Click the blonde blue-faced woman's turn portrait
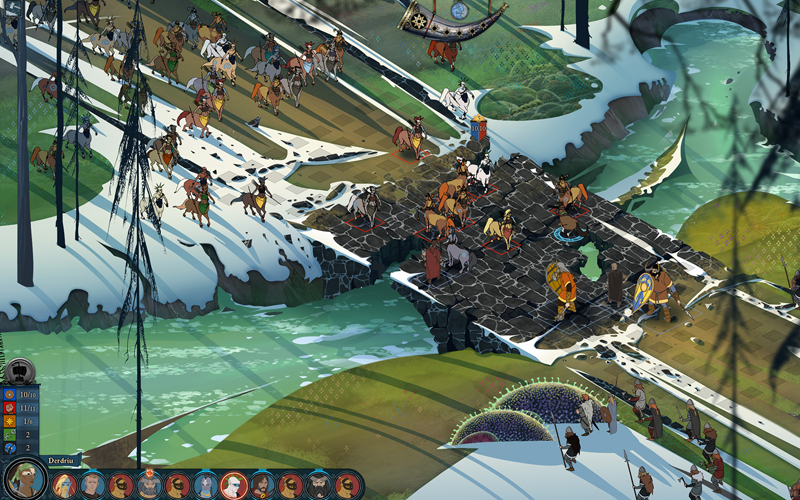The height and width of the screenshot is (500, 800). (x=65, y=486)
